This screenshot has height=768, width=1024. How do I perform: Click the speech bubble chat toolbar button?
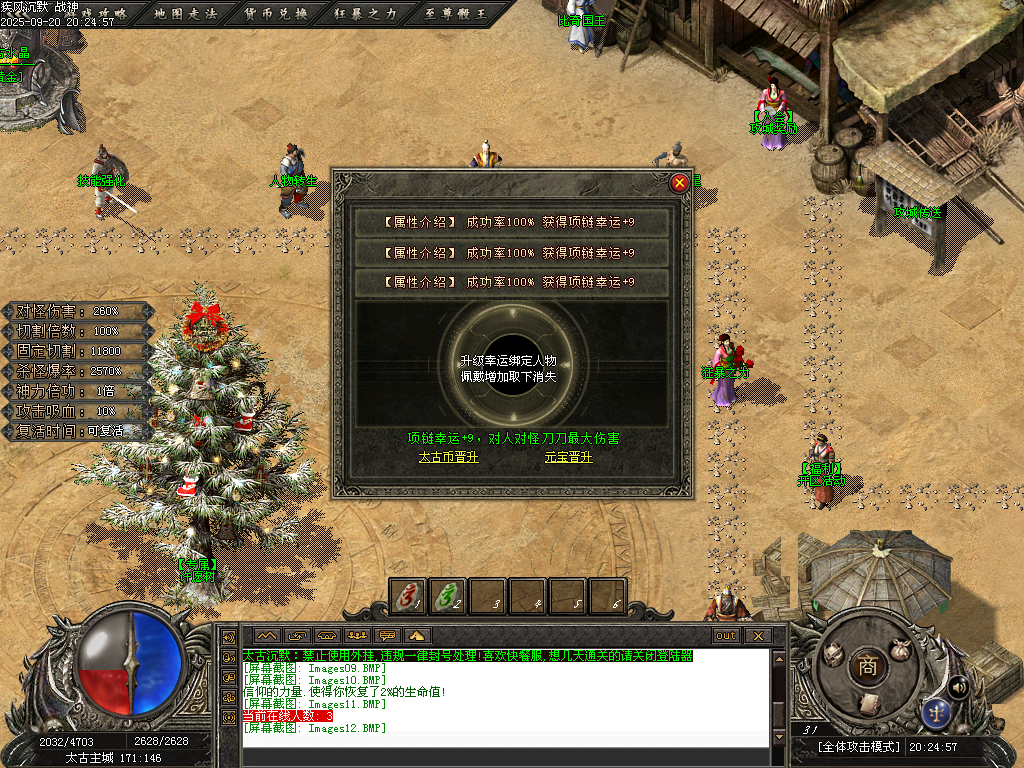387,635
